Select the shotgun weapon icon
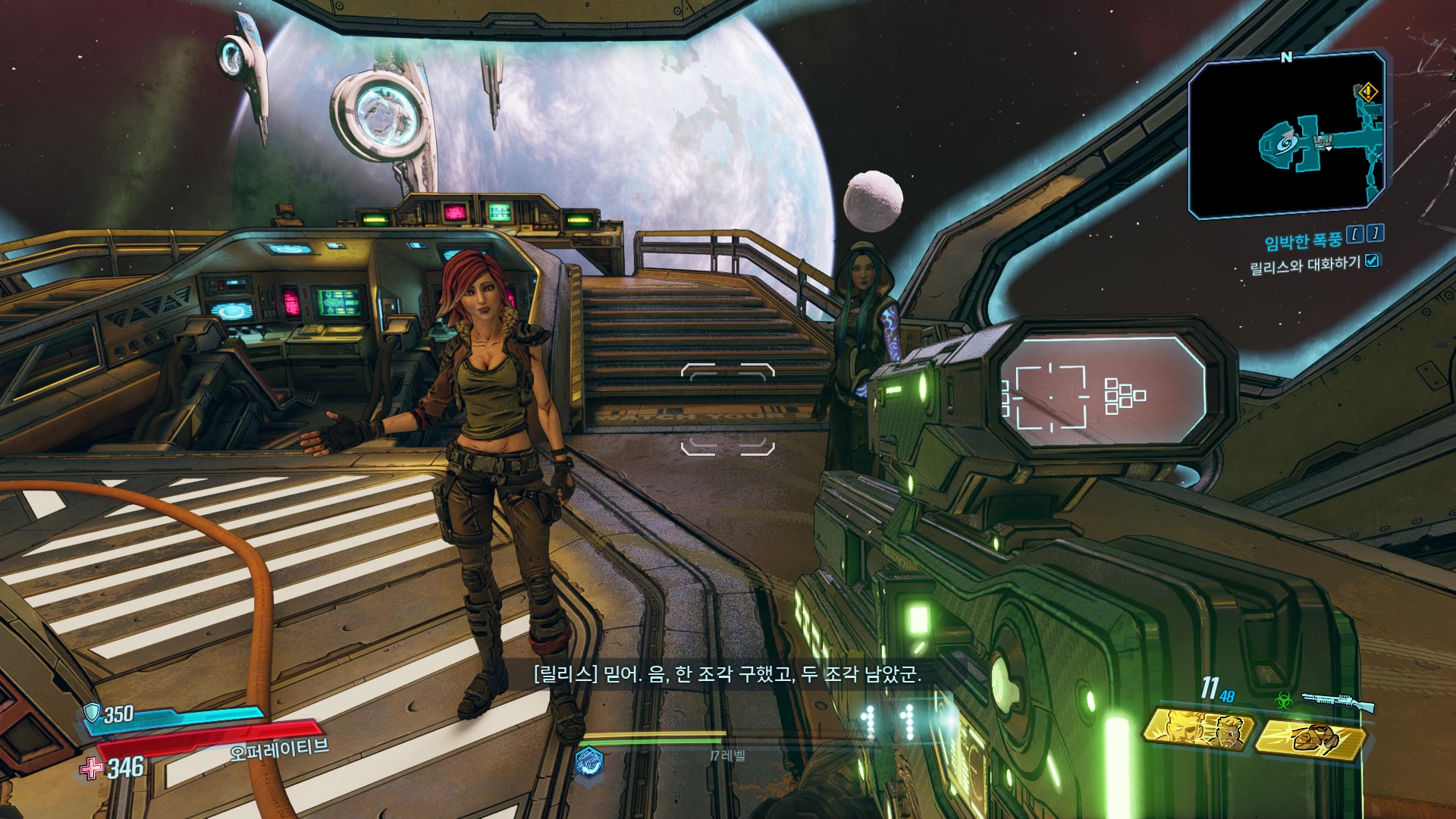The width and height of the screenshot is (1456, 819). click(x=1338, y=701)
